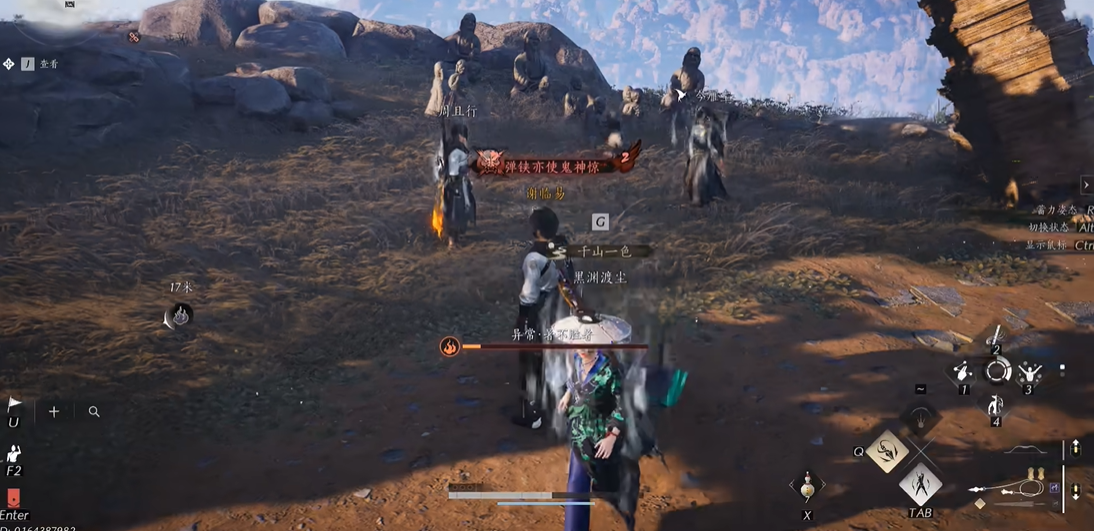The width and height of the screenshot is (1094, 531).
Task: Activate the swirling claw skill
Action: pos(887,451)
